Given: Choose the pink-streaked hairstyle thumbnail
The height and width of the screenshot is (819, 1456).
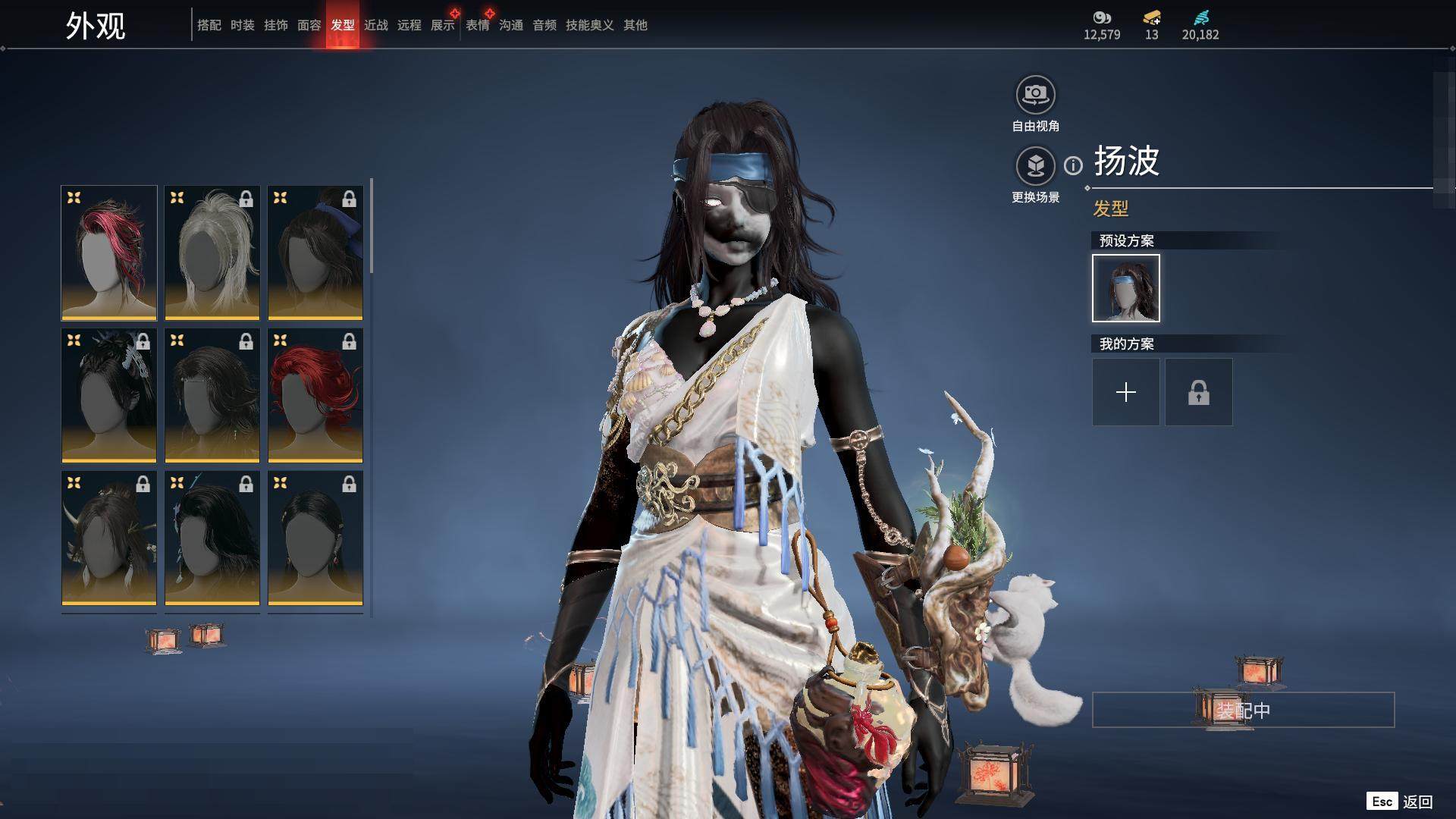Looking at the screenshot, I should click(x=109, y=253).
